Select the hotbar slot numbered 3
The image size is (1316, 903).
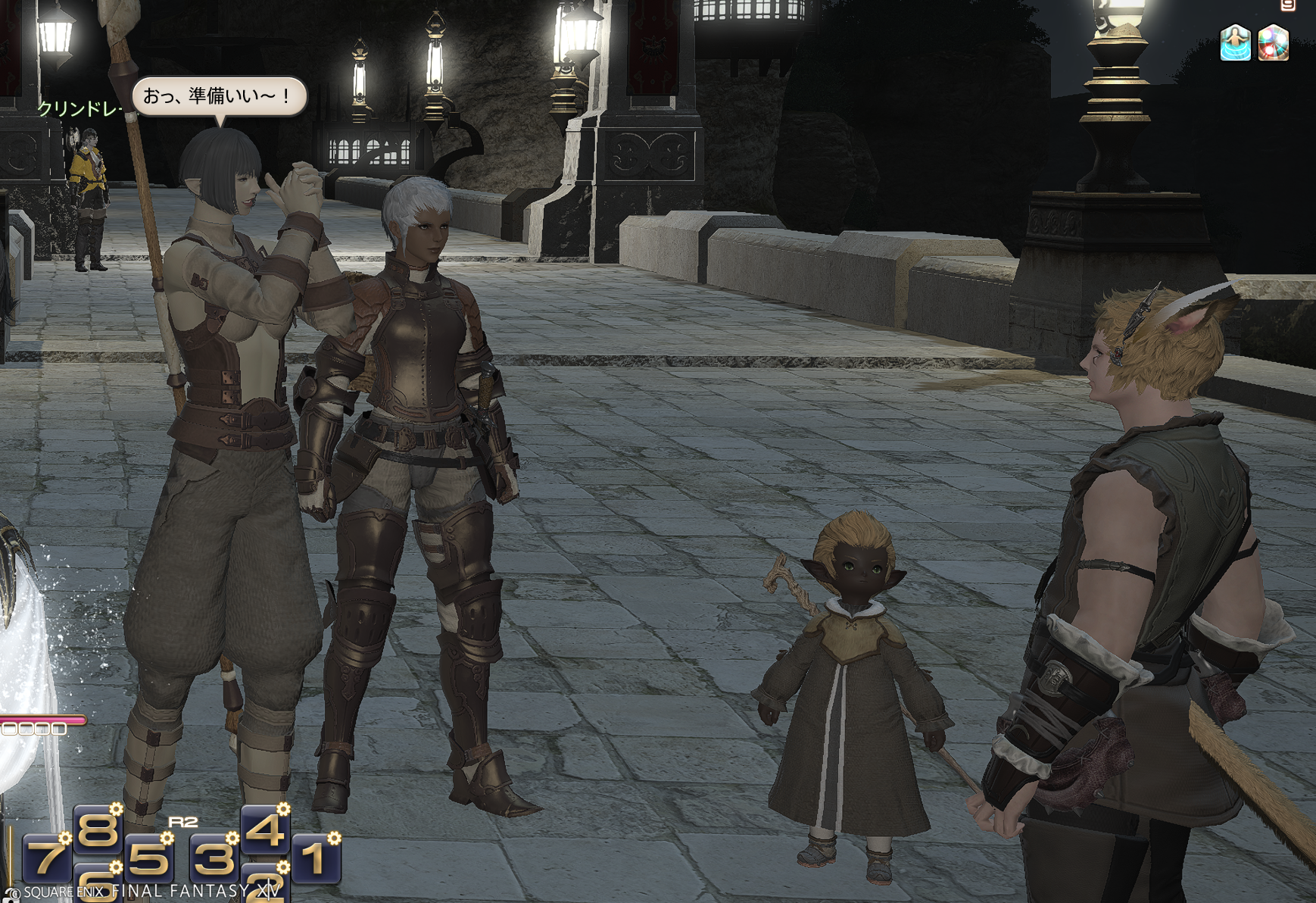pos(214,858)
